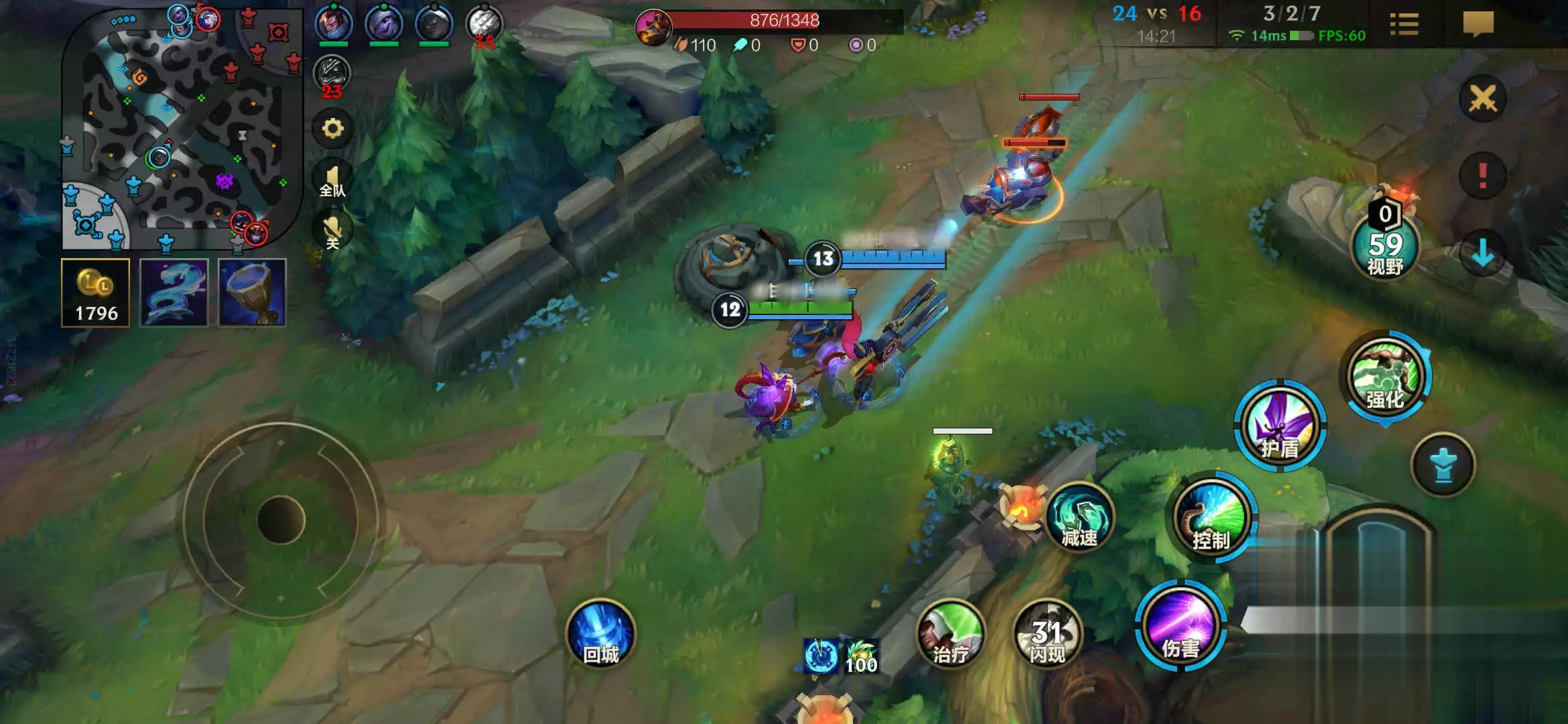Viewport: 1568px width, 724px height.
Task: Tap the 回城 recall button
Action: point(601,634)
